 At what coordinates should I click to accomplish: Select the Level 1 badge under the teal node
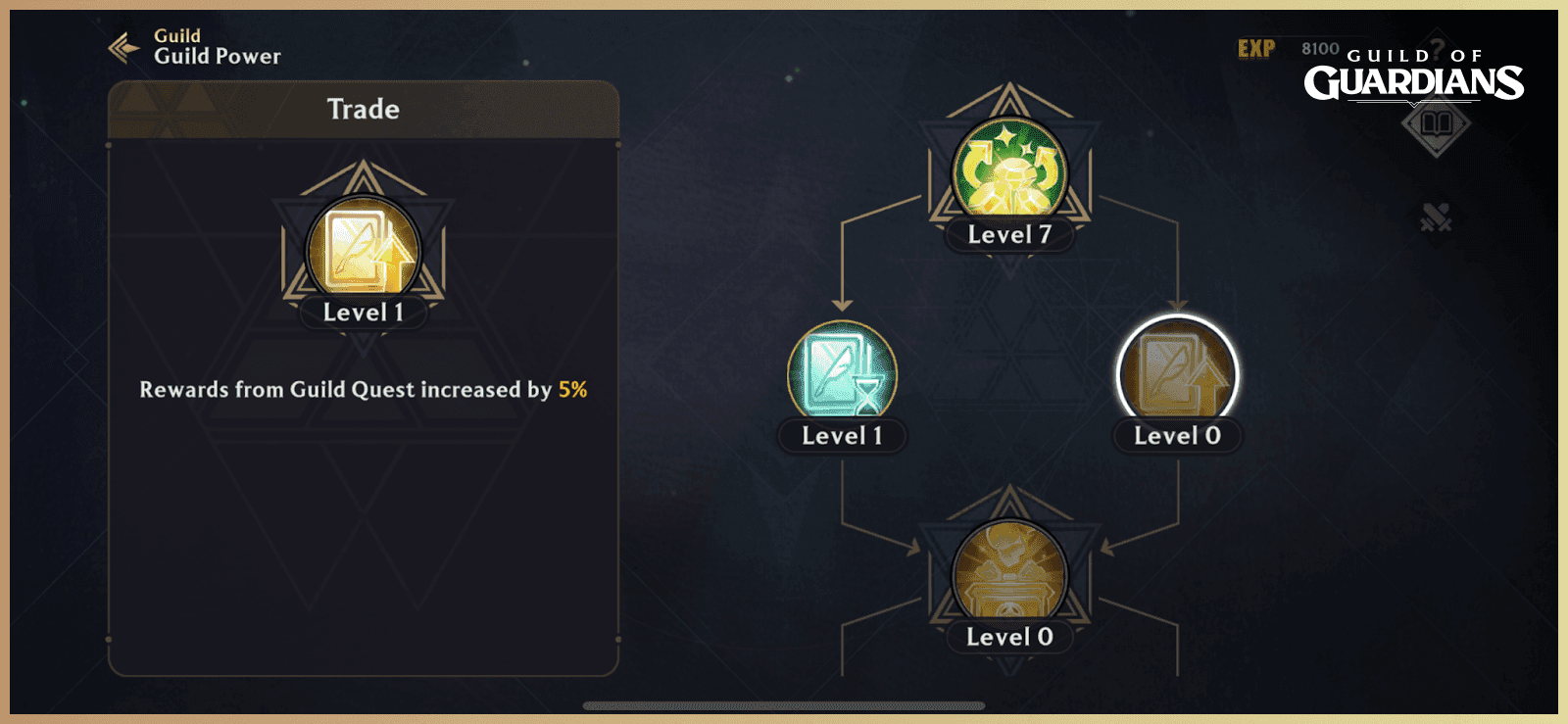[843, 436]
